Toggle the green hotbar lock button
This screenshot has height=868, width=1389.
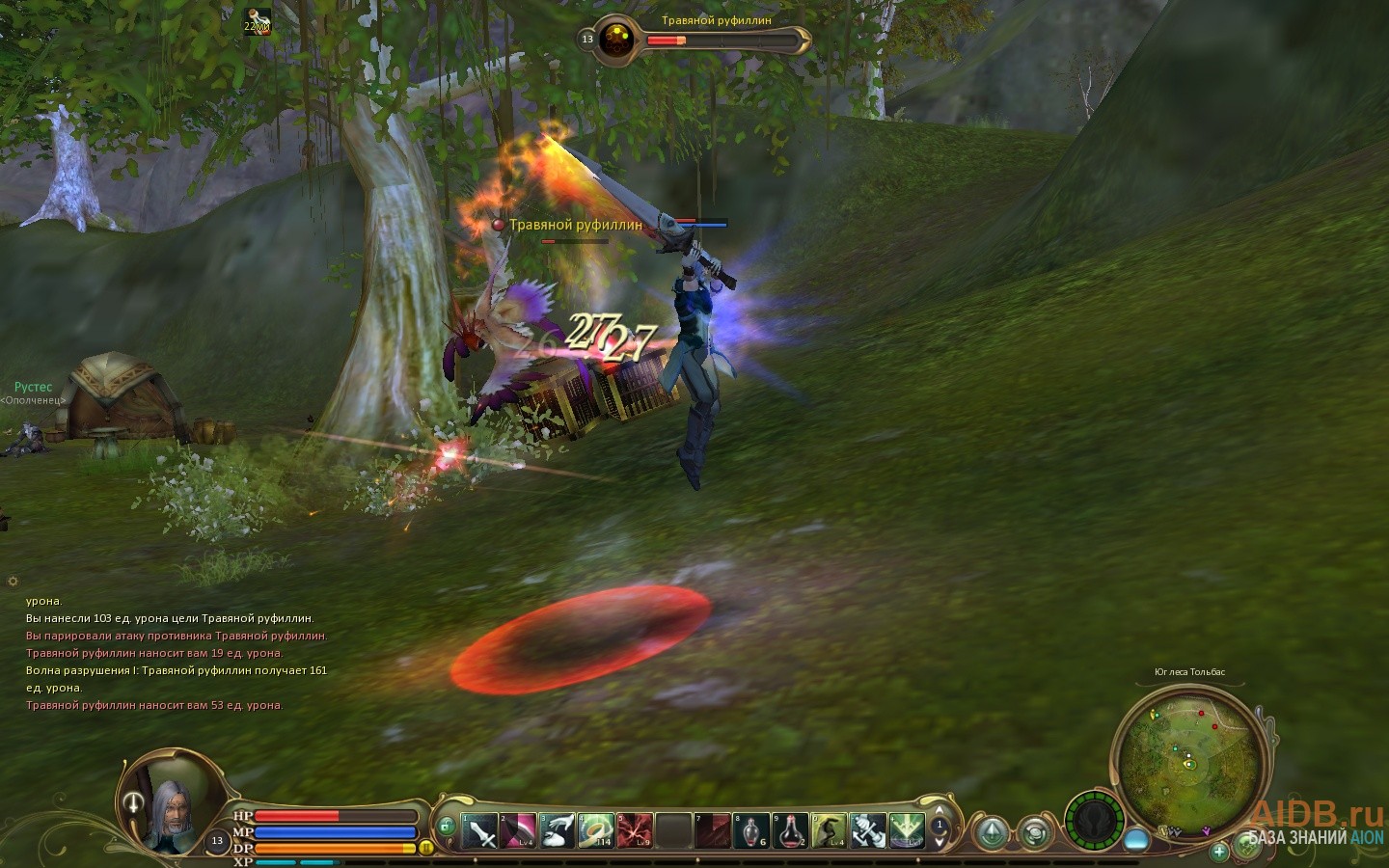446,826
